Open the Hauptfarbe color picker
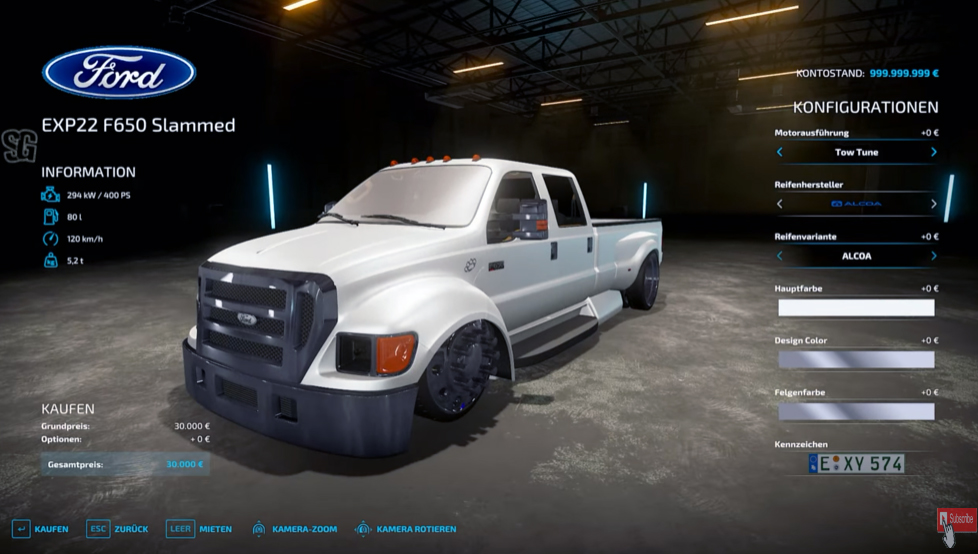Image resolution: width=978 pixels, height=554 pixels. pyautogui.click(x=856, y=308)
